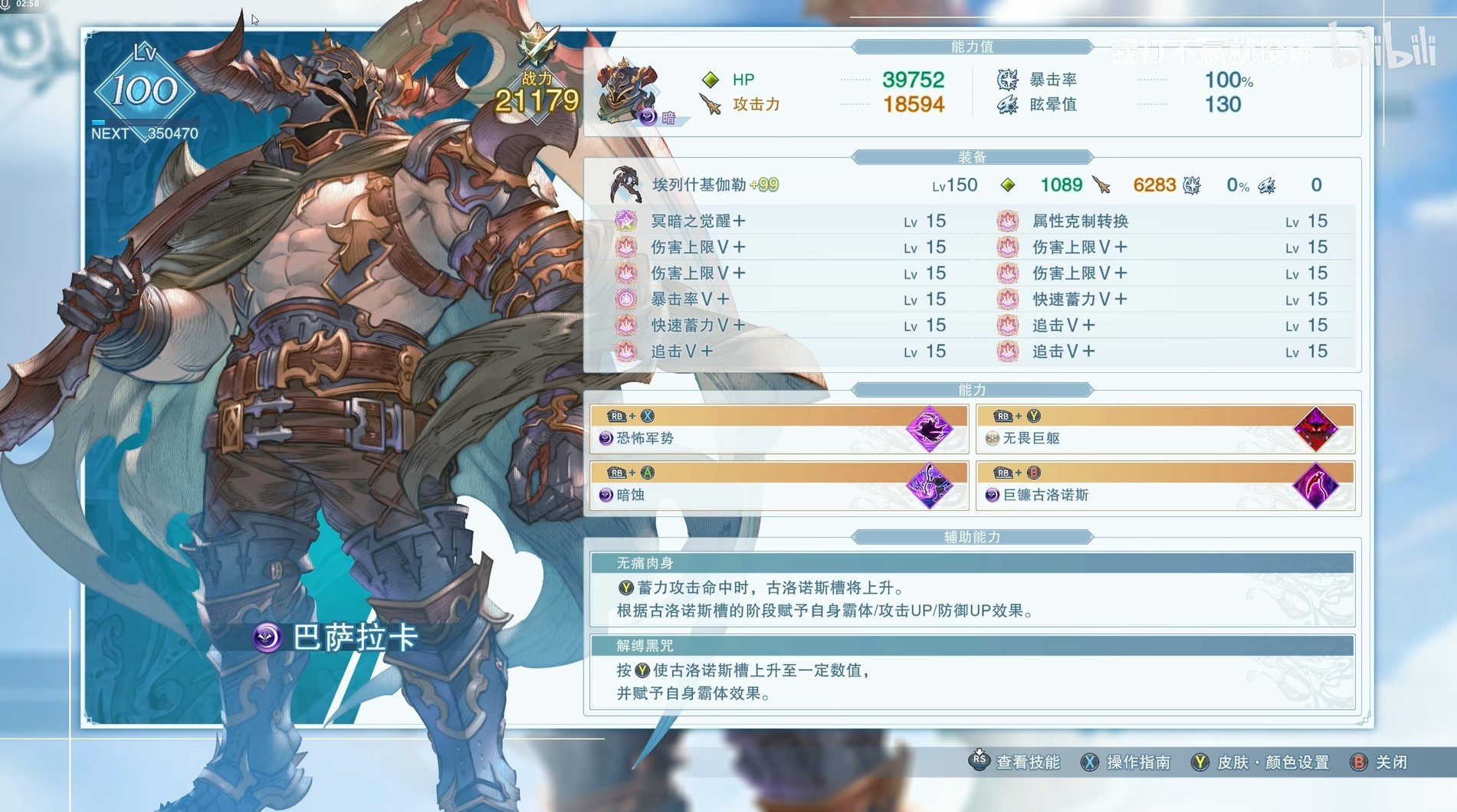Select the 能力 section header

pos(973,389)
